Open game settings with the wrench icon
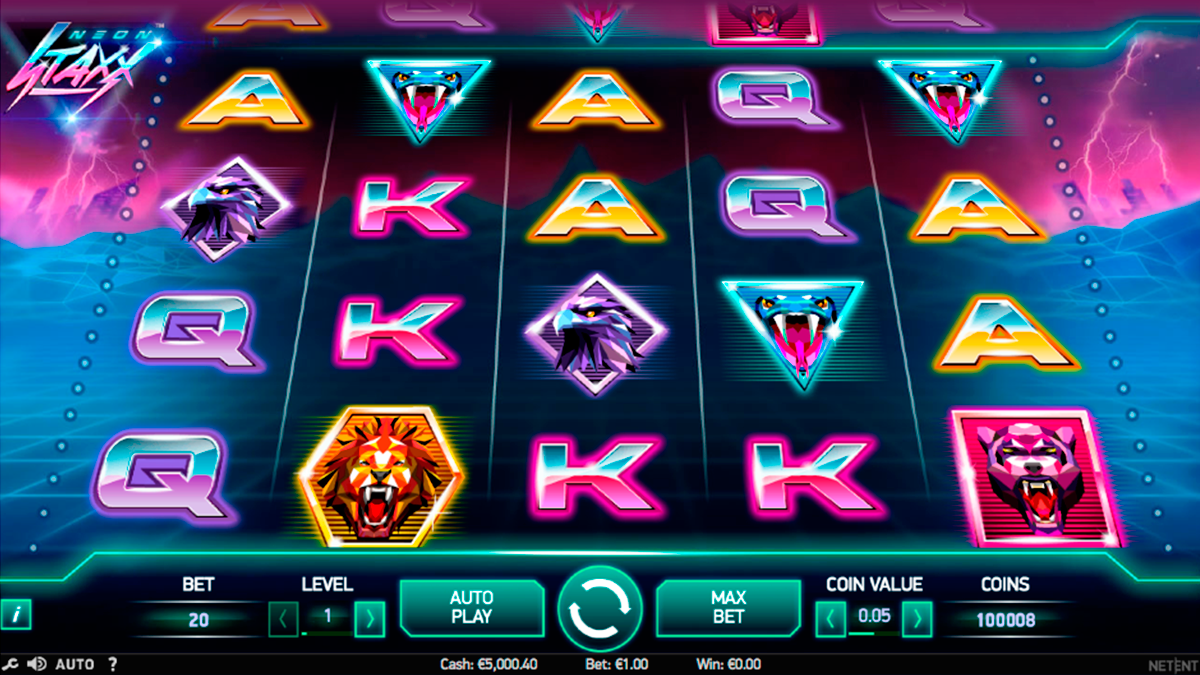 [x=11, y=663]
